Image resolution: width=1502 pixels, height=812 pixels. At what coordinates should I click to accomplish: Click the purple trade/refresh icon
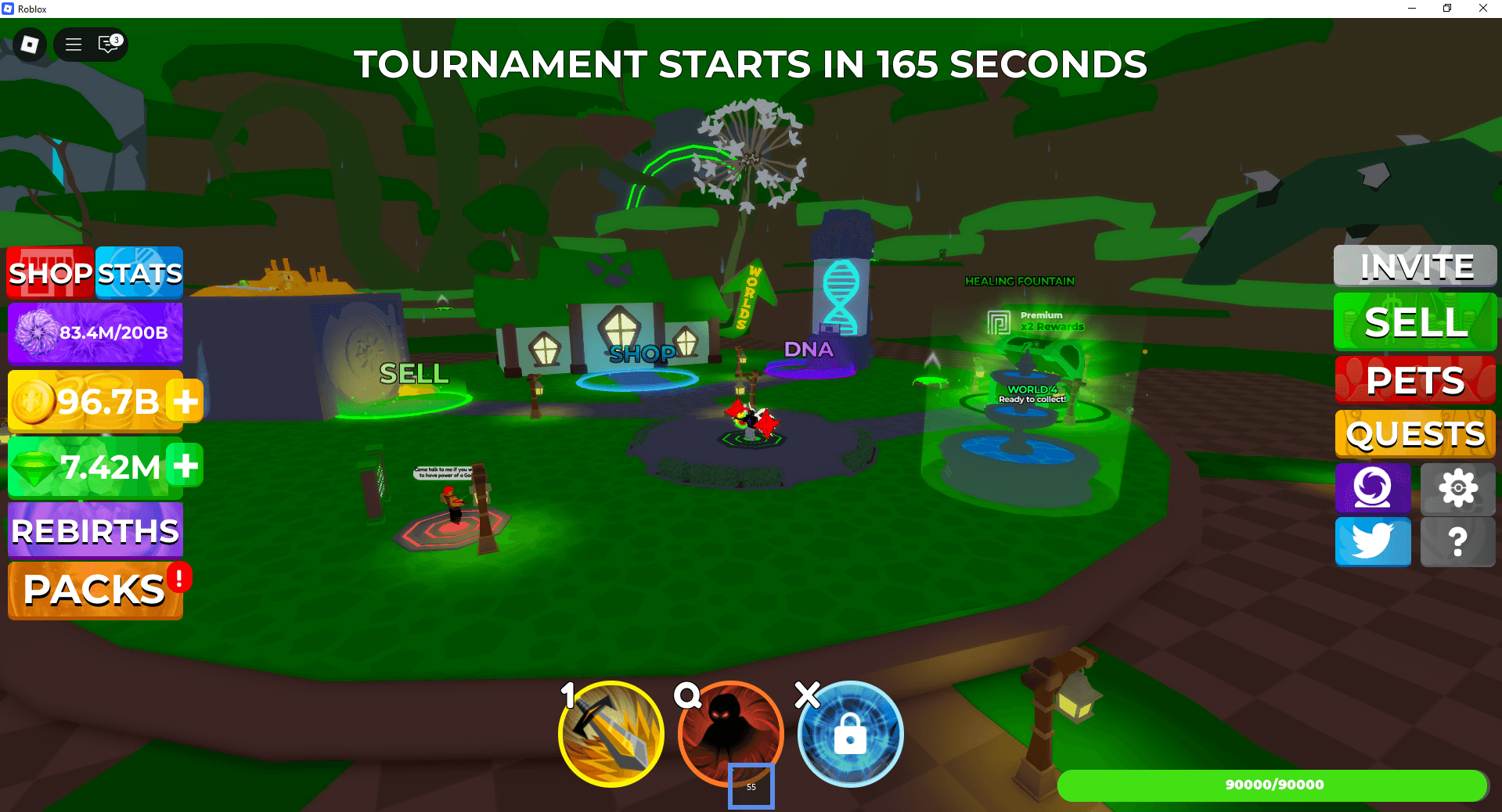point(1372,488)
